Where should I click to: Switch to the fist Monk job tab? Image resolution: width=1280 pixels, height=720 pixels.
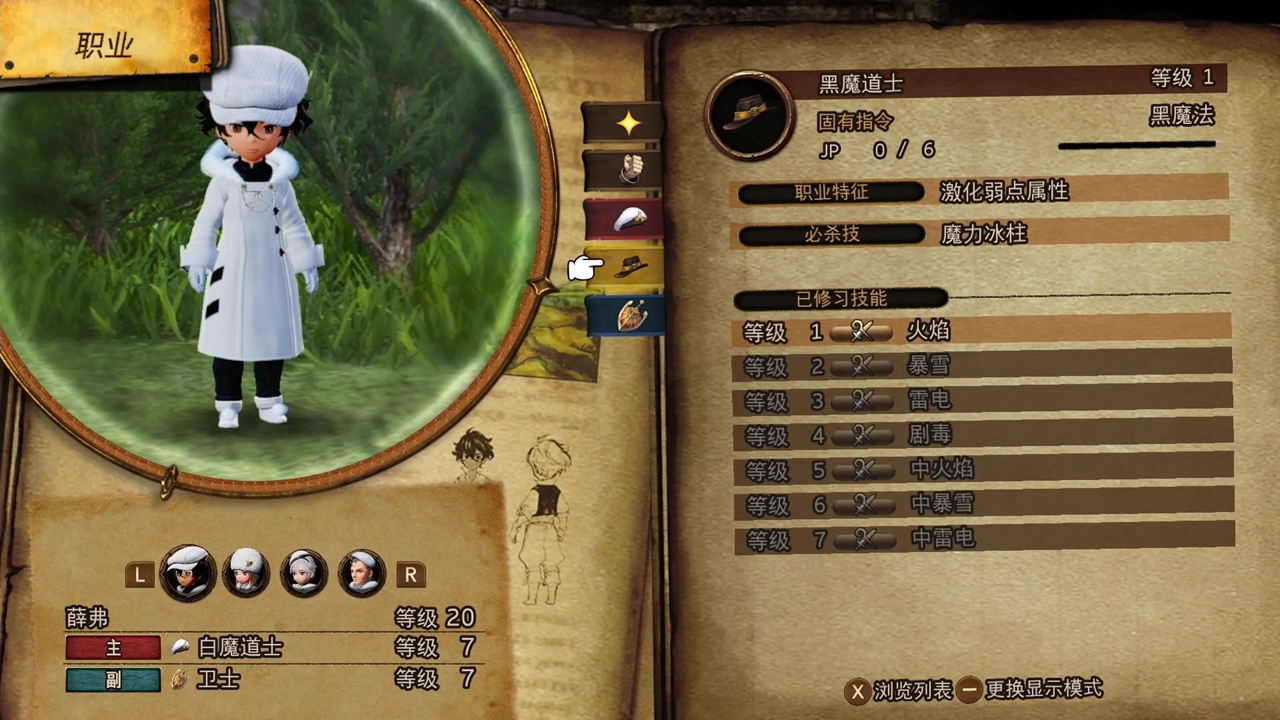625,170
